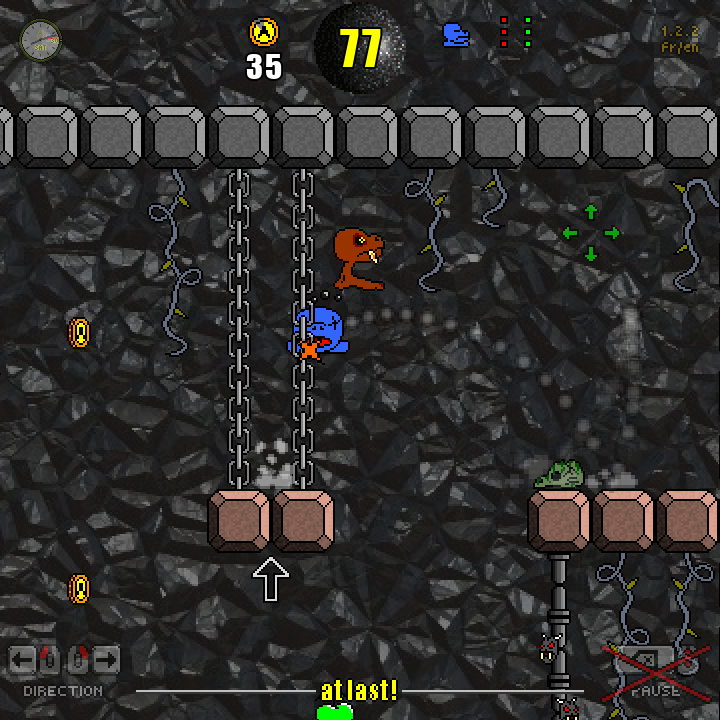This screenshot has height=720, width=720.
Task: Click the left arrow direction button
Action: 22,659
